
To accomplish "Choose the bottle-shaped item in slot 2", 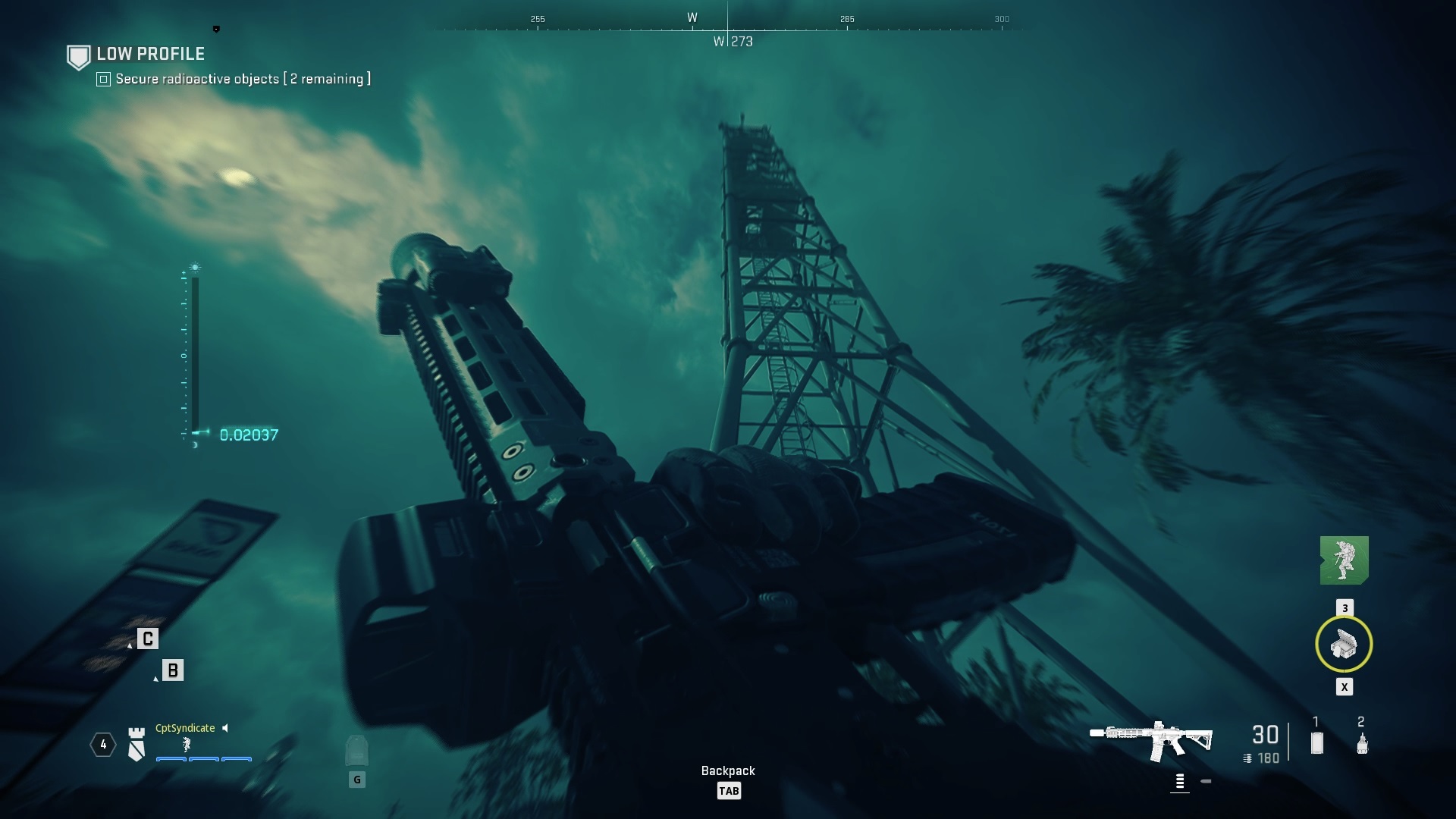I will click(x=1362, y=743).
